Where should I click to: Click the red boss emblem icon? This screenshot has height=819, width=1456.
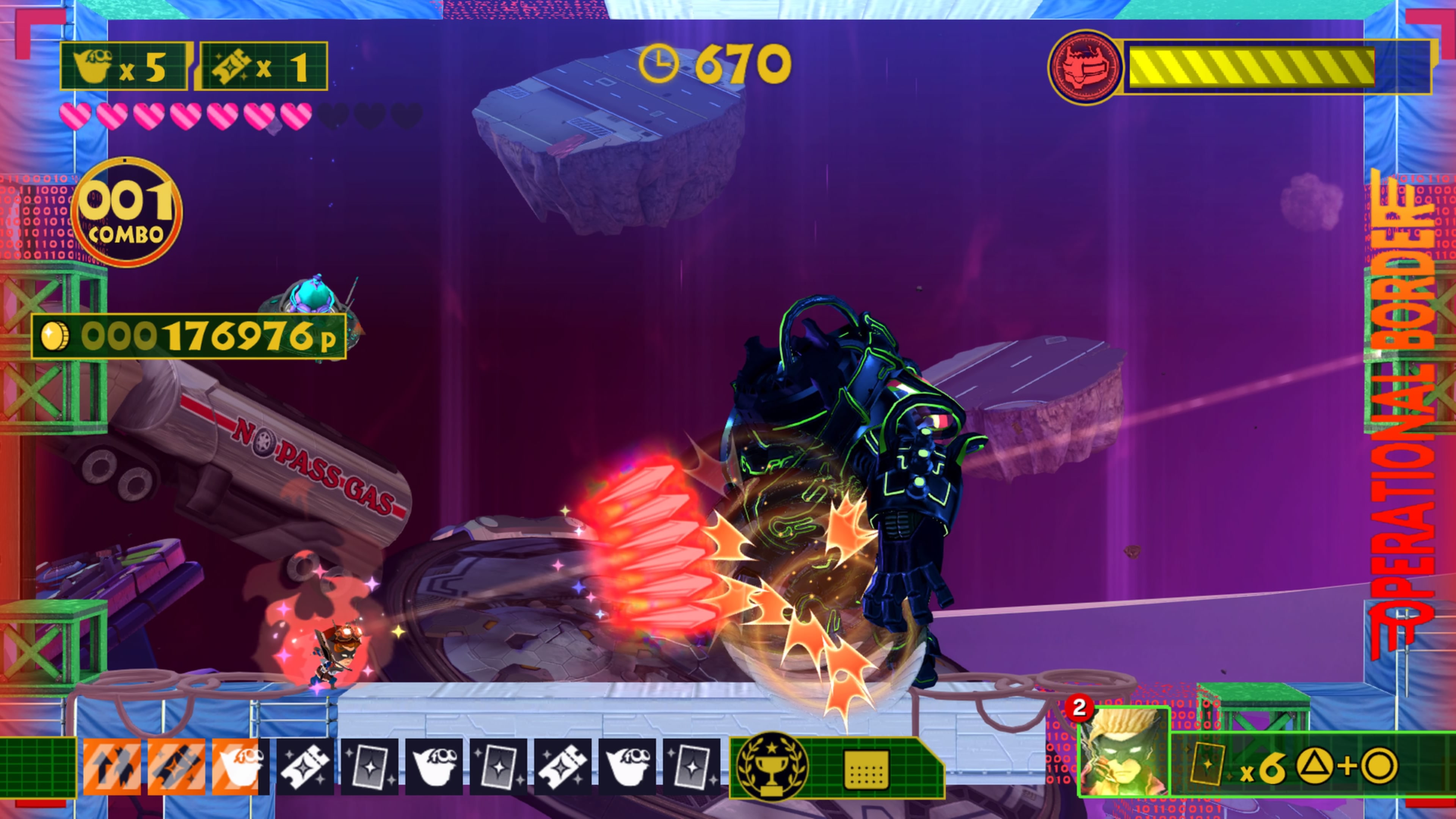pos(1084,67)
